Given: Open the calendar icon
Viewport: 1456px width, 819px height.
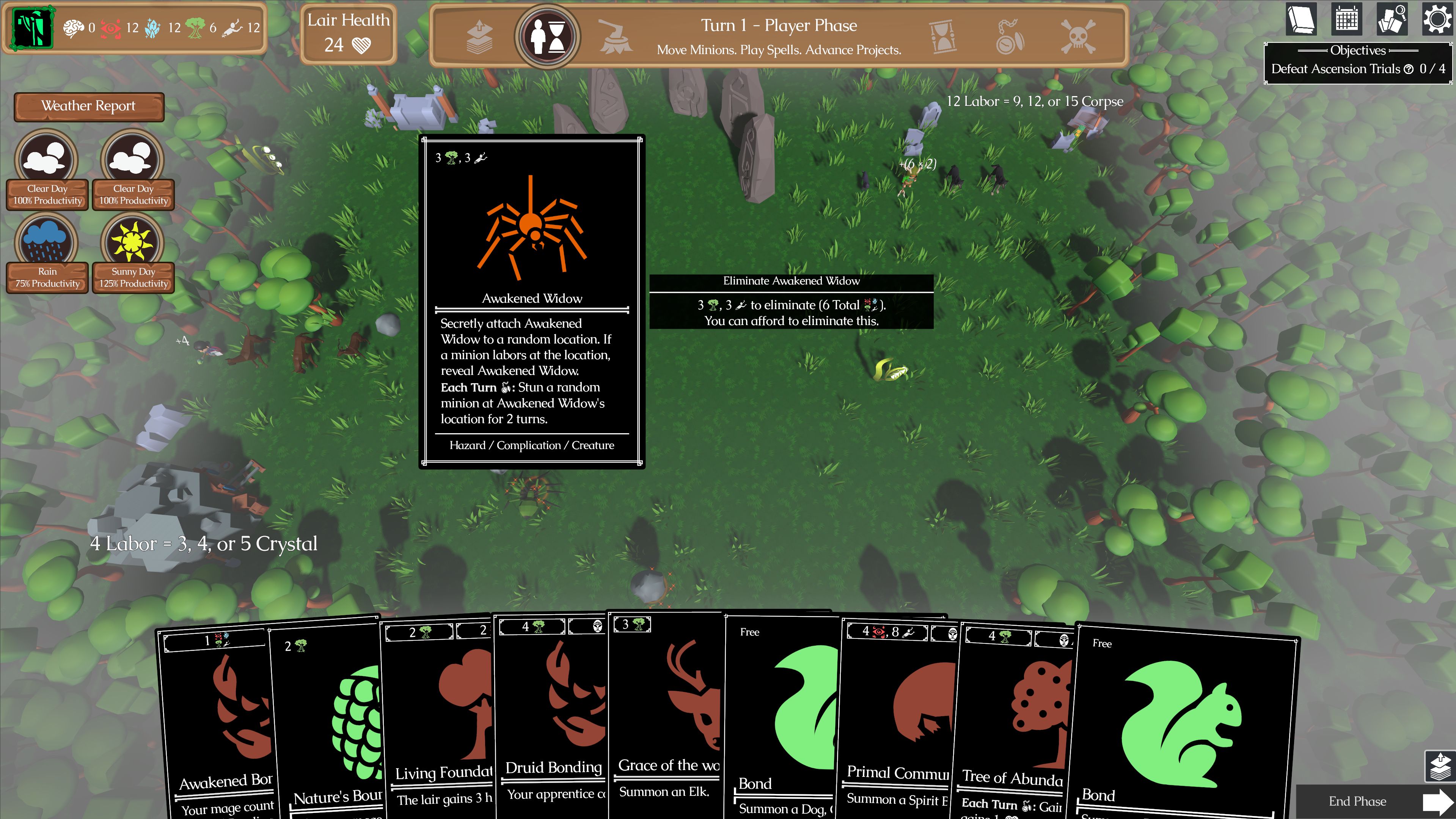Looking at the screenshot, I should click(x=1347, y=20).
